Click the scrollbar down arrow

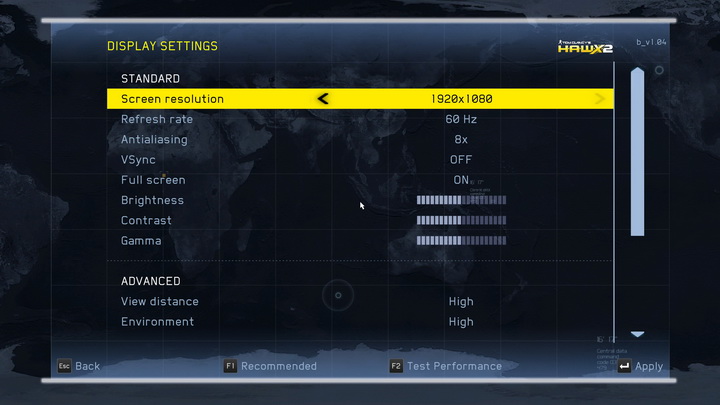[637, 334]
